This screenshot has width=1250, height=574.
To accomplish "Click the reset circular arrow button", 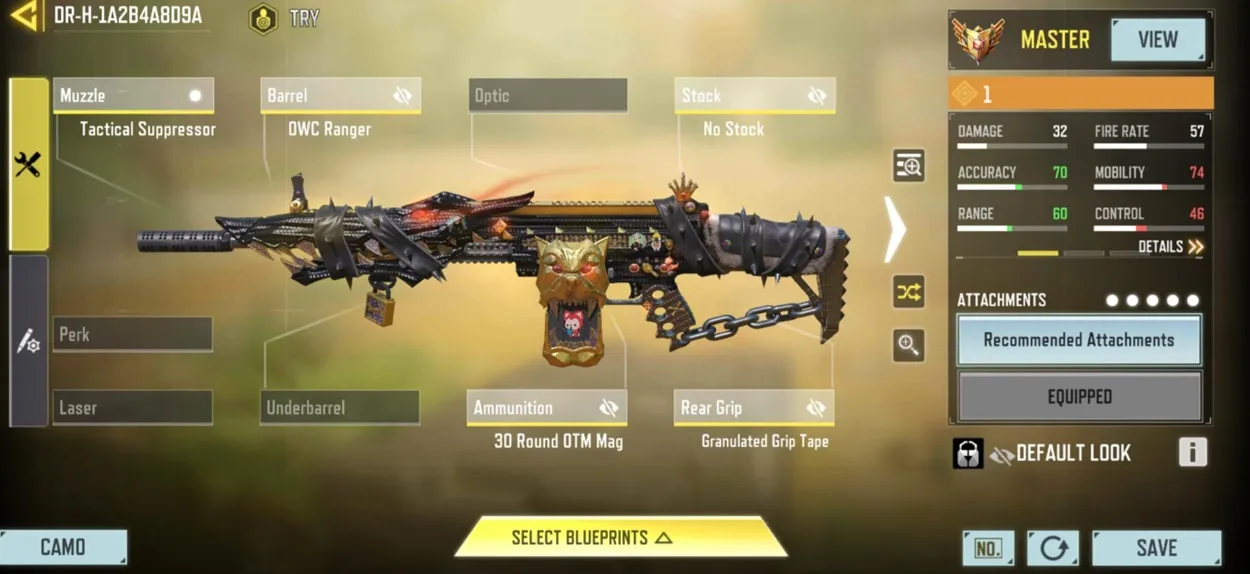I will pyautogui.click(x=1053, y=548).
